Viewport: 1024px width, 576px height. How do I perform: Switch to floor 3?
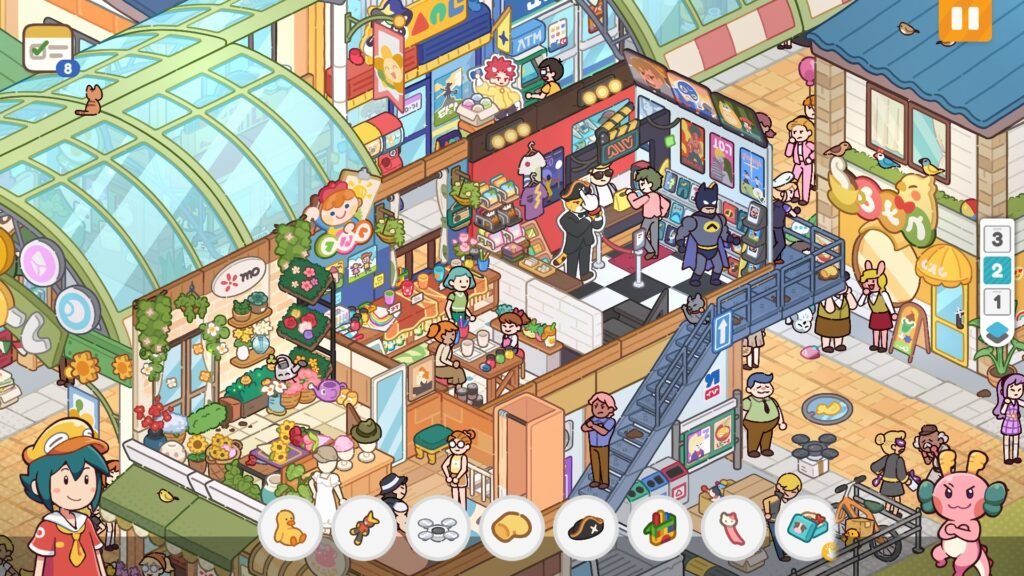[x=996, y=239]
